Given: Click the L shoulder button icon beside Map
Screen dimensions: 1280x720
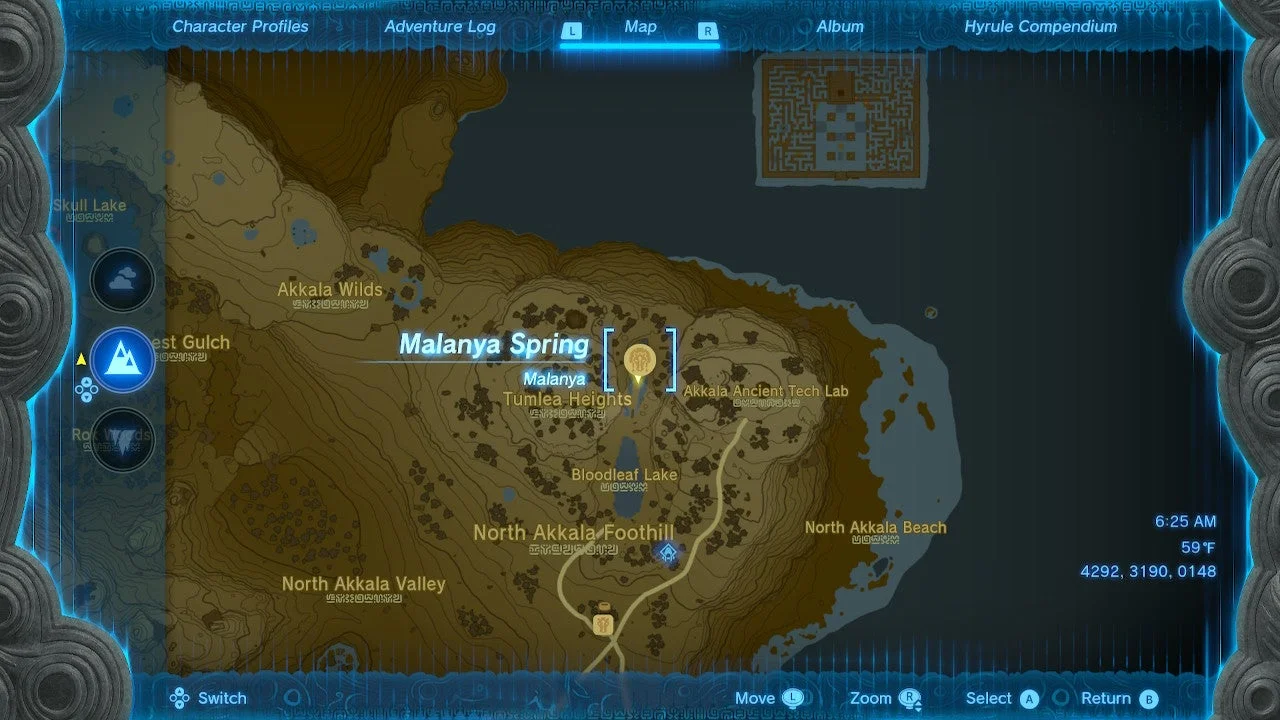Looking at the screenshot, I should (x=572, y=31).
